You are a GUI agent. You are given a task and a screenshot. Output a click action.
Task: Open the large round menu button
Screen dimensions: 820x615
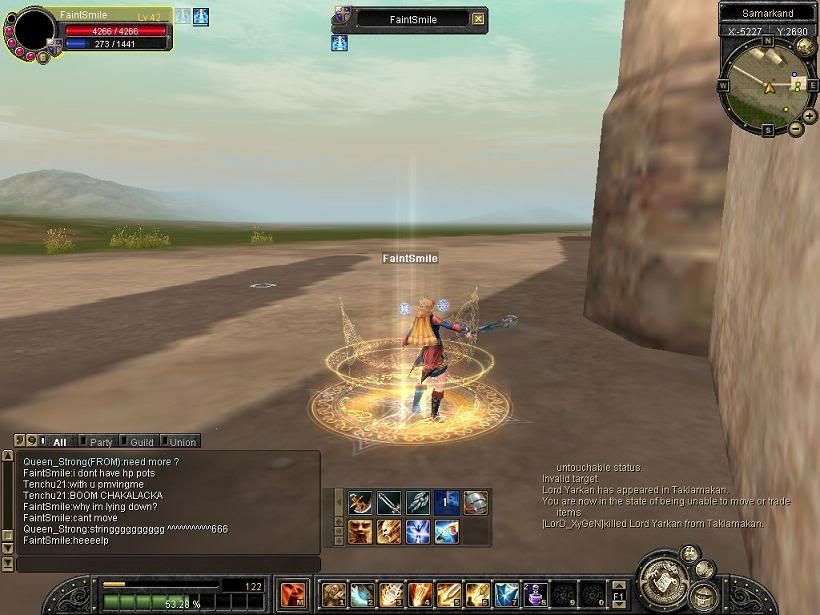[x=664, y=580]
